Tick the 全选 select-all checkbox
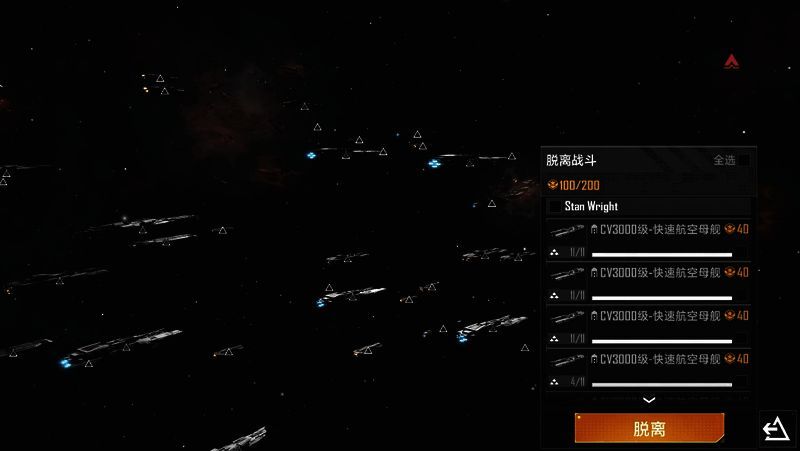 (x=742, y=160)
